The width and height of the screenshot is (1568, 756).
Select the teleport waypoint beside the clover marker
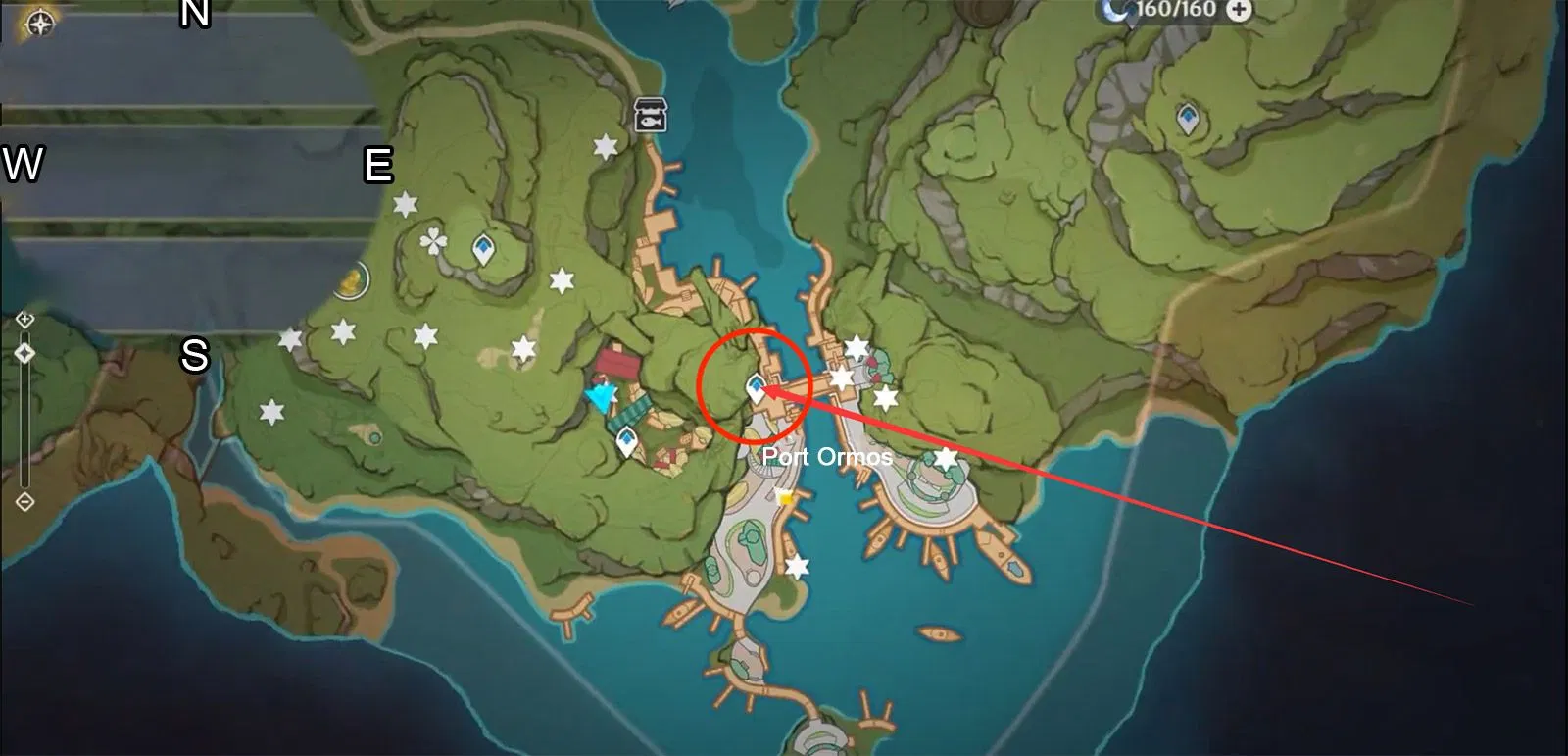483,247
